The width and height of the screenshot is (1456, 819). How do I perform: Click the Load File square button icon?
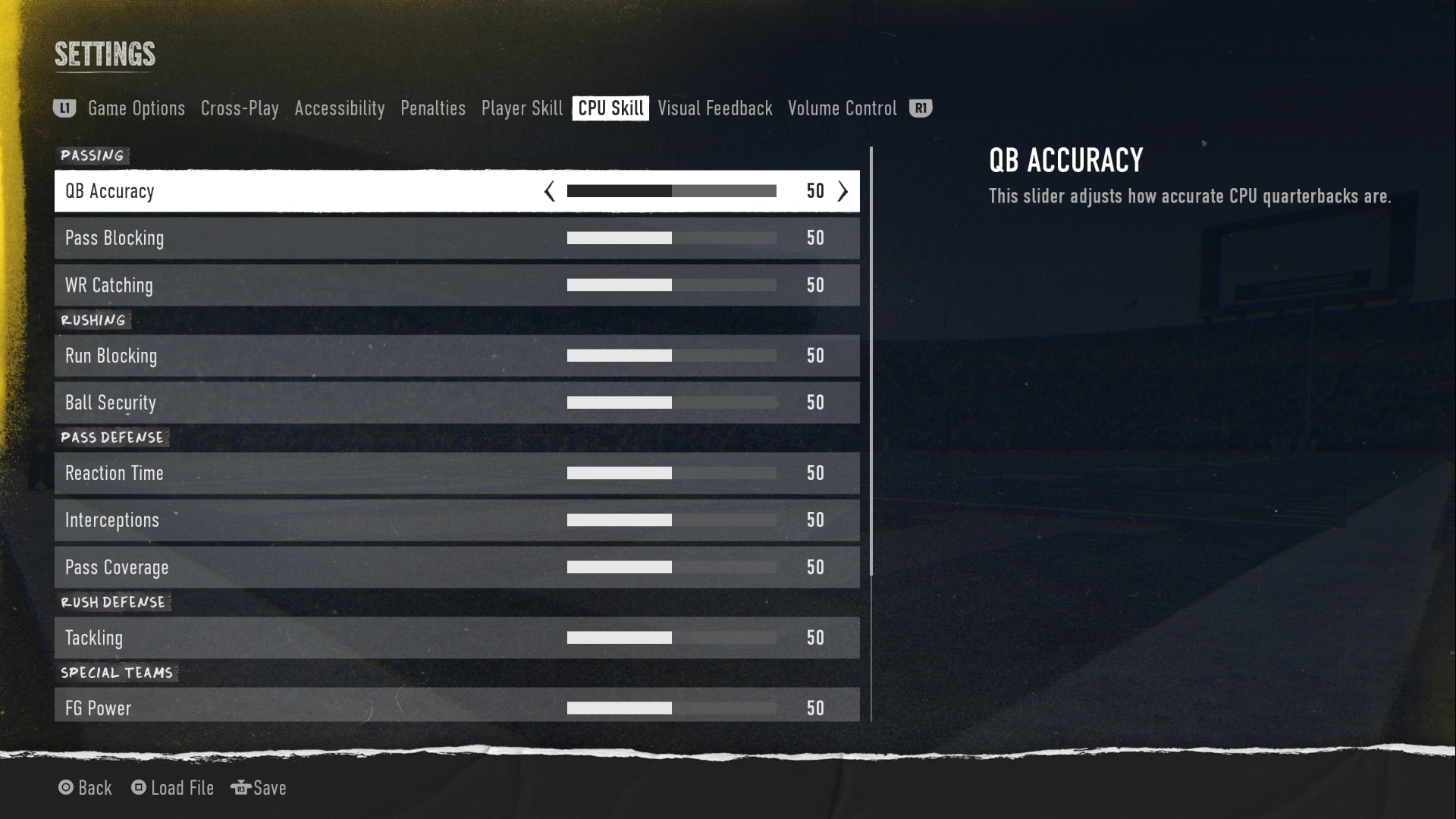[138, 788]
